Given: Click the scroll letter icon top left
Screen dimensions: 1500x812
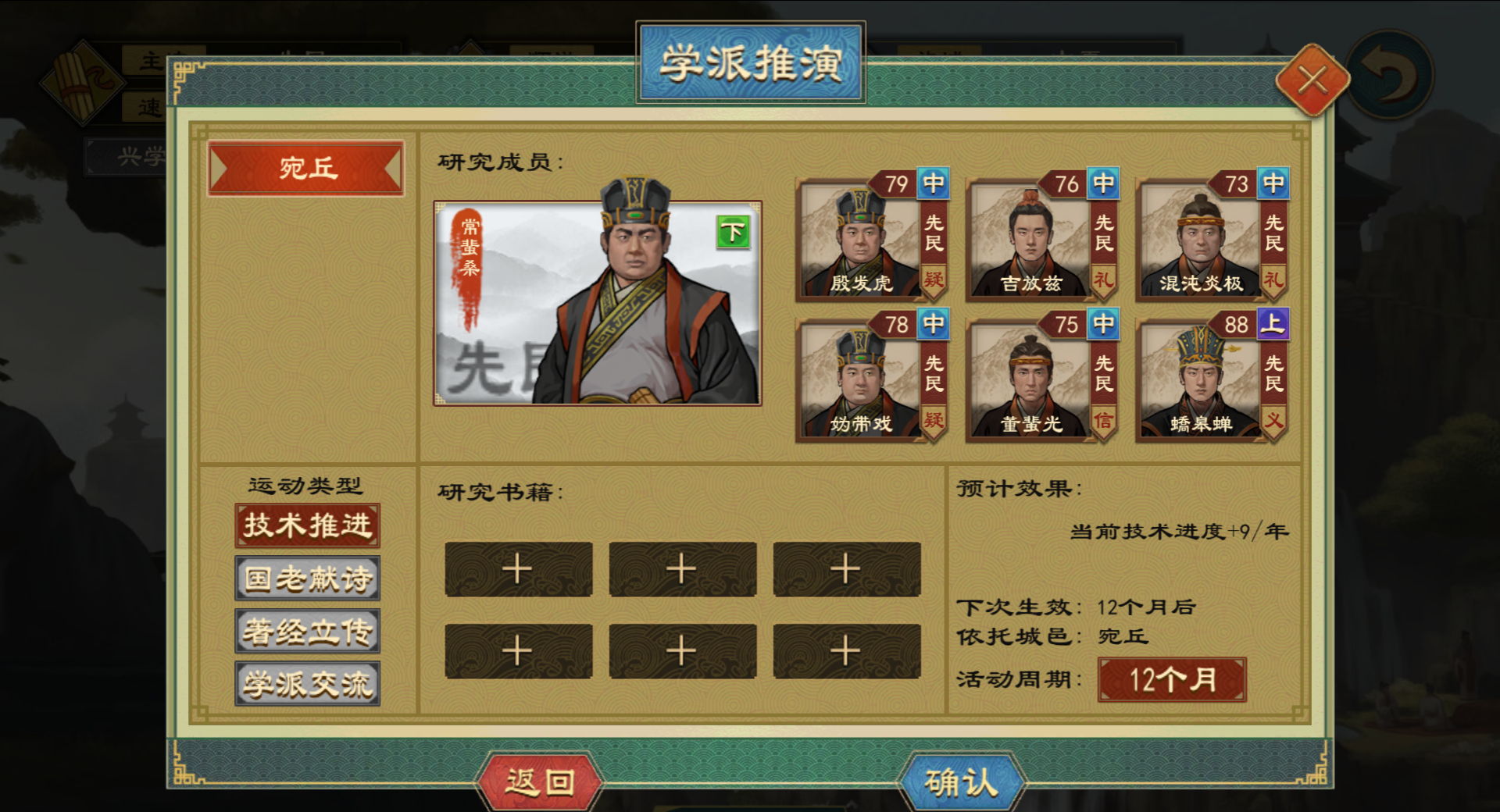Looking at the screenshot, I should [x=86, y=82].
